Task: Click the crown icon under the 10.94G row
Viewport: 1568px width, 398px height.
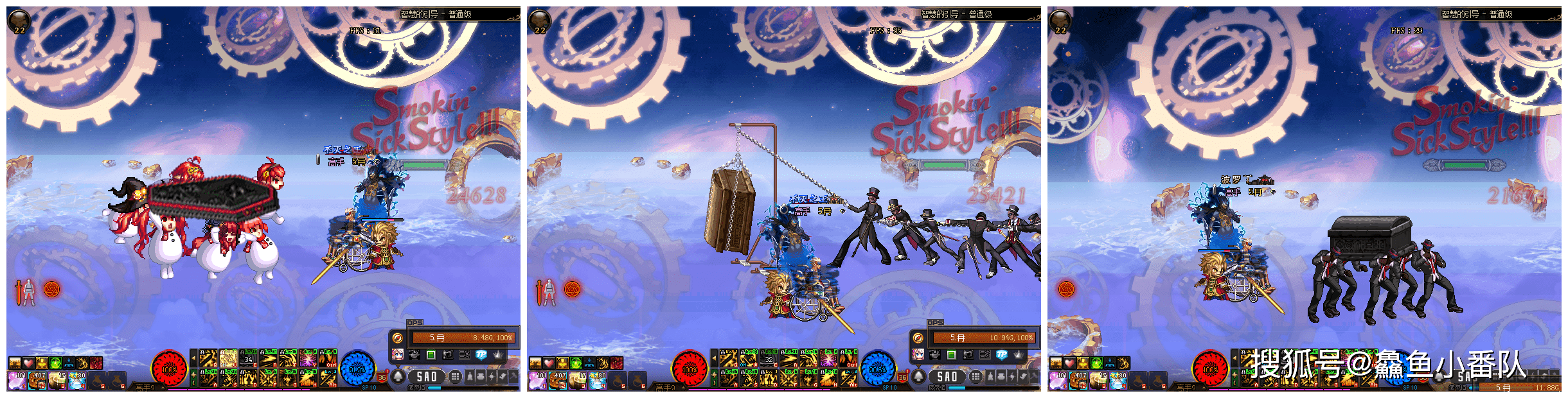Action: [1019, 354]
